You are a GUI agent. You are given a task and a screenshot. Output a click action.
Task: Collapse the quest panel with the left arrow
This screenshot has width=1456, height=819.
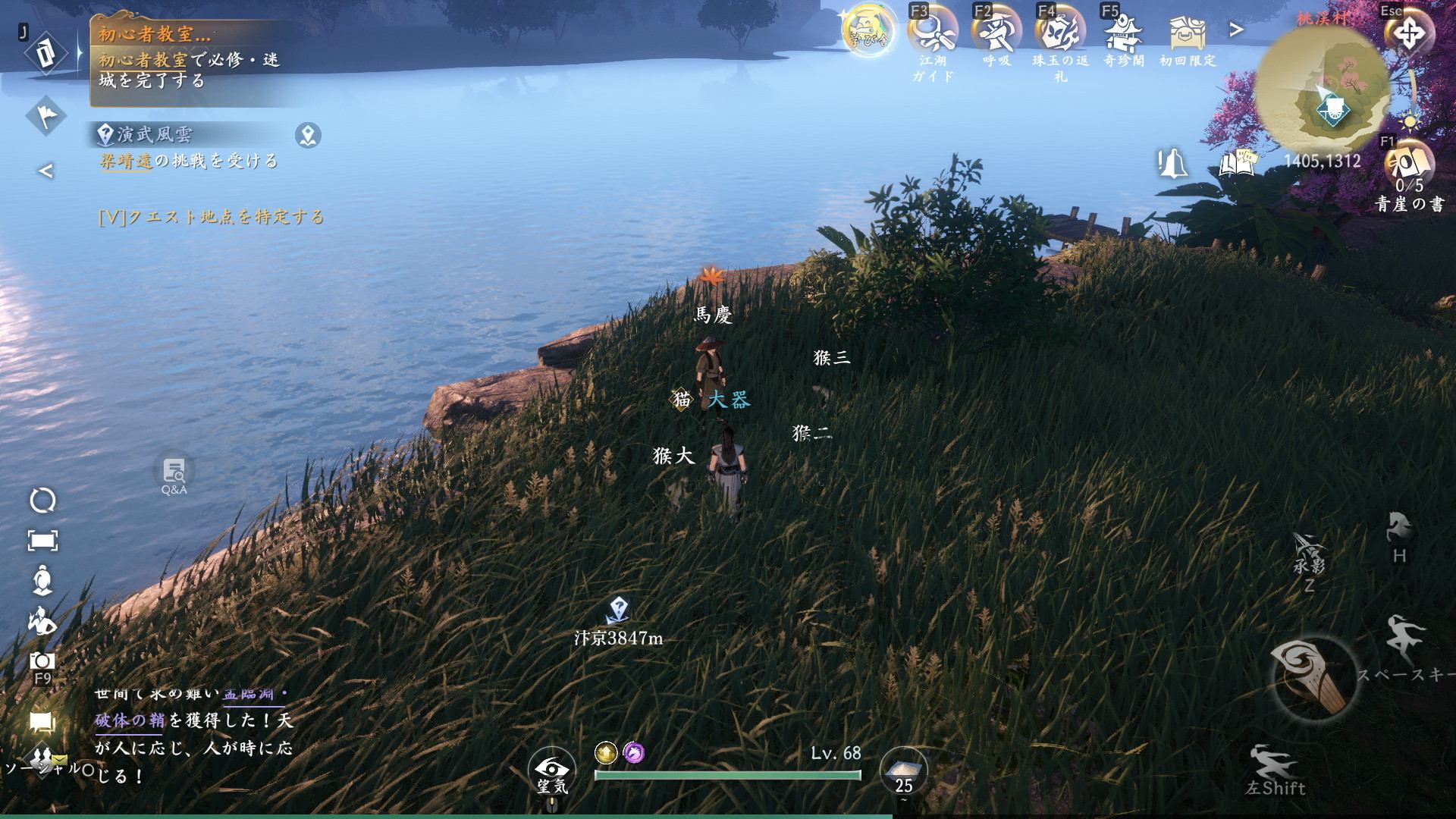pyautogui.click(x=45, y=171)
